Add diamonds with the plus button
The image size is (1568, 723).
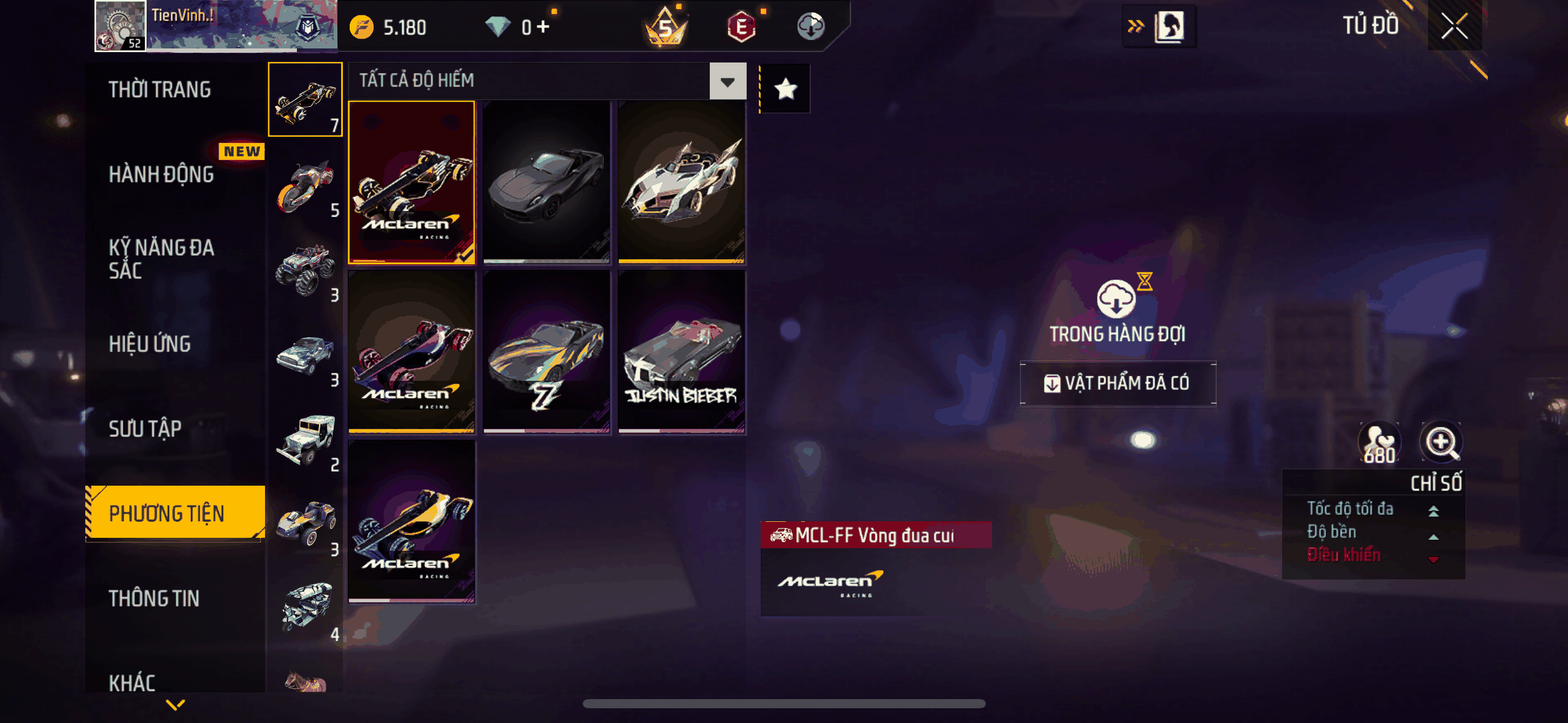click(x=543, y=27)
